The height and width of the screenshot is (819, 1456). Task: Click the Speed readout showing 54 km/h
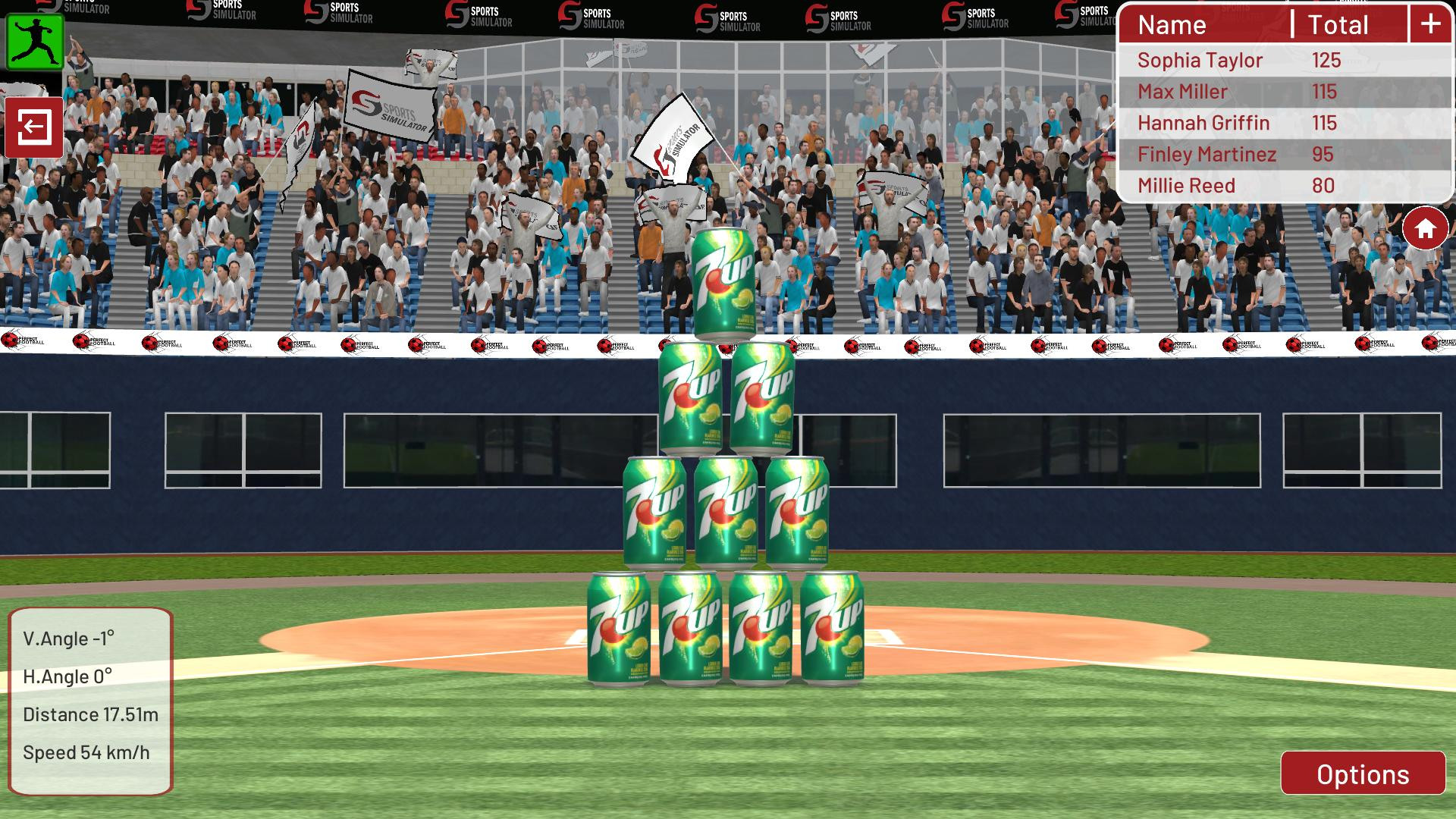[x=86, y=752]
